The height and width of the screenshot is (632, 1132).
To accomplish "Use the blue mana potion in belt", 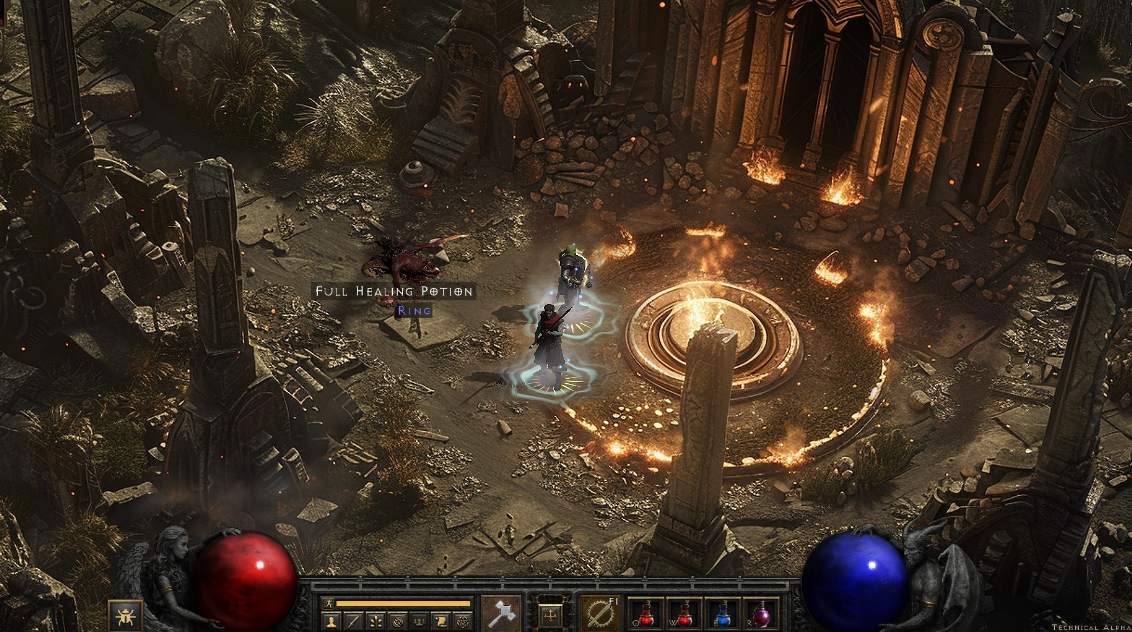I will [723, 613].
